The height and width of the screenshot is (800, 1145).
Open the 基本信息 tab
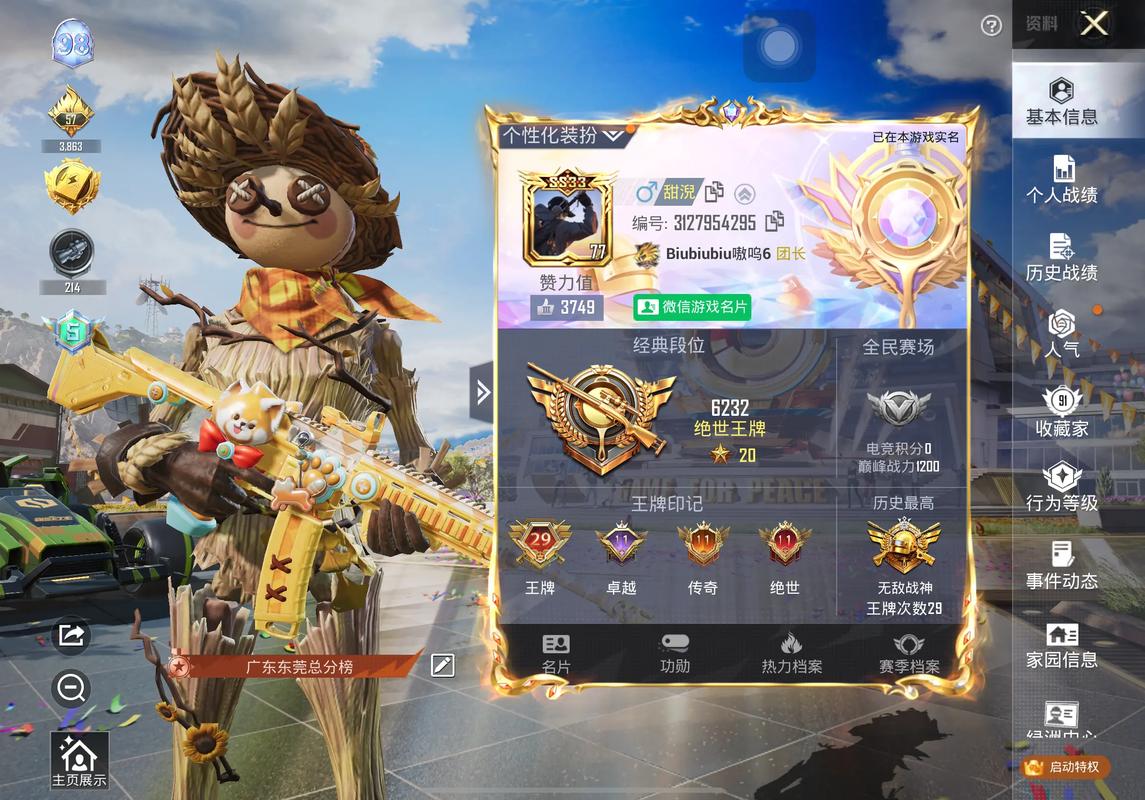(x=1061, y=104)
